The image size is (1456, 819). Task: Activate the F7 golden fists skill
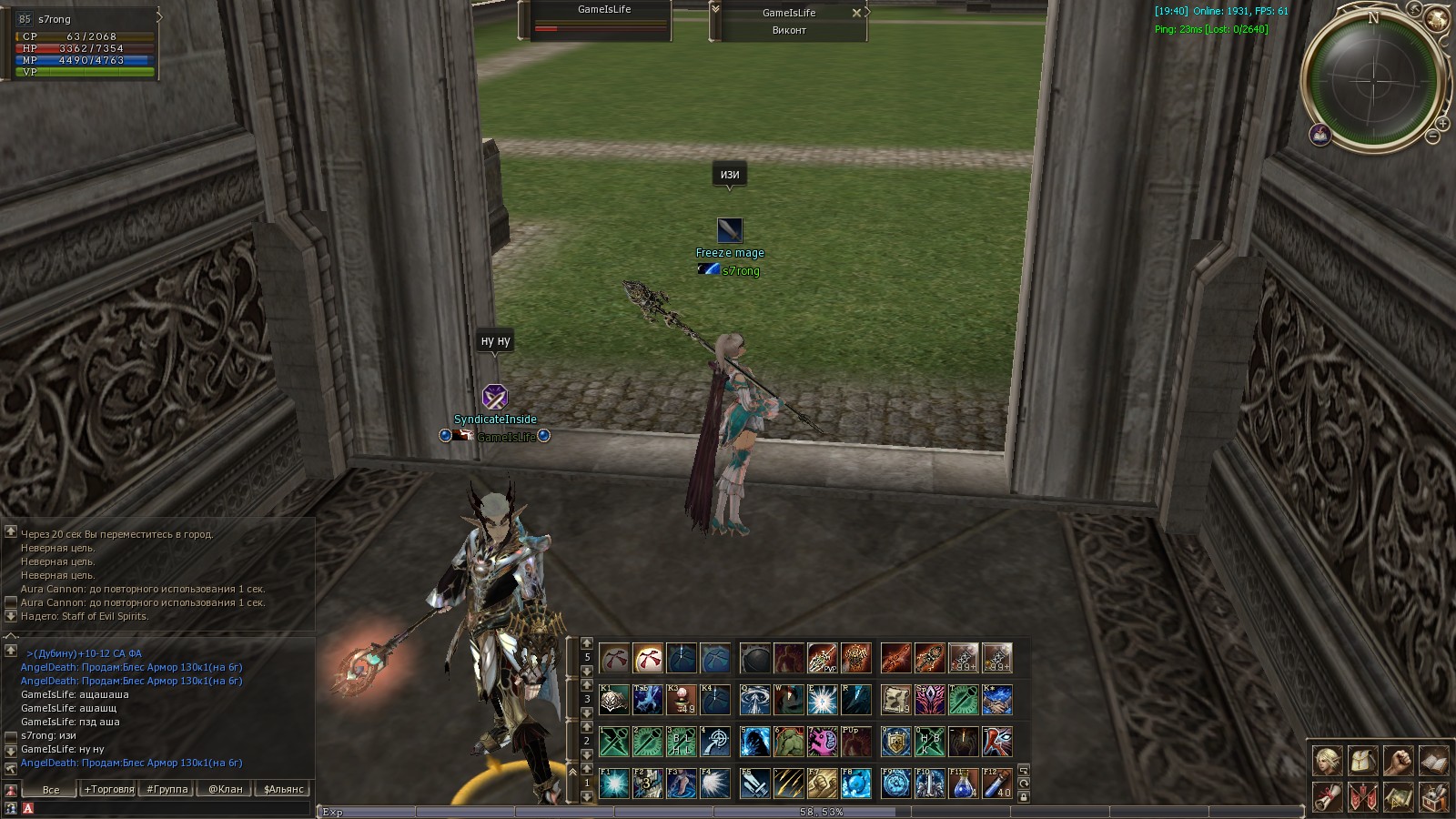click(822, 783)
